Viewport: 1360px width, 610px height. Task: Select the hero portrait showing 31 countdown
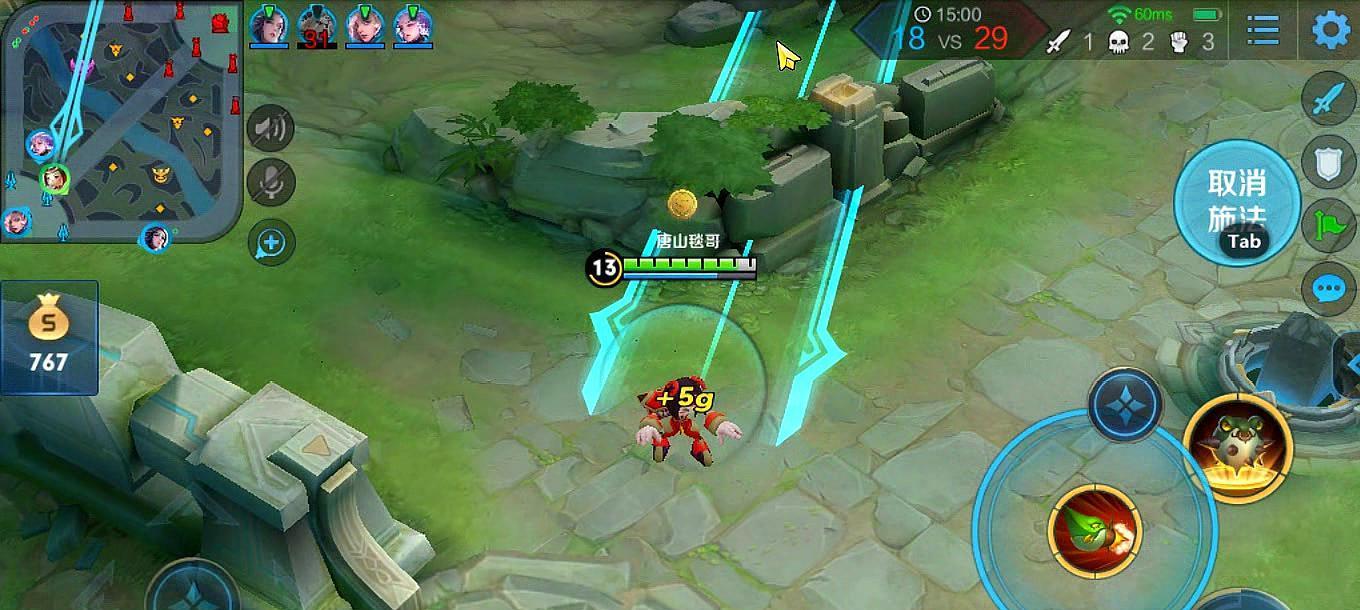(x=317, y=27)
